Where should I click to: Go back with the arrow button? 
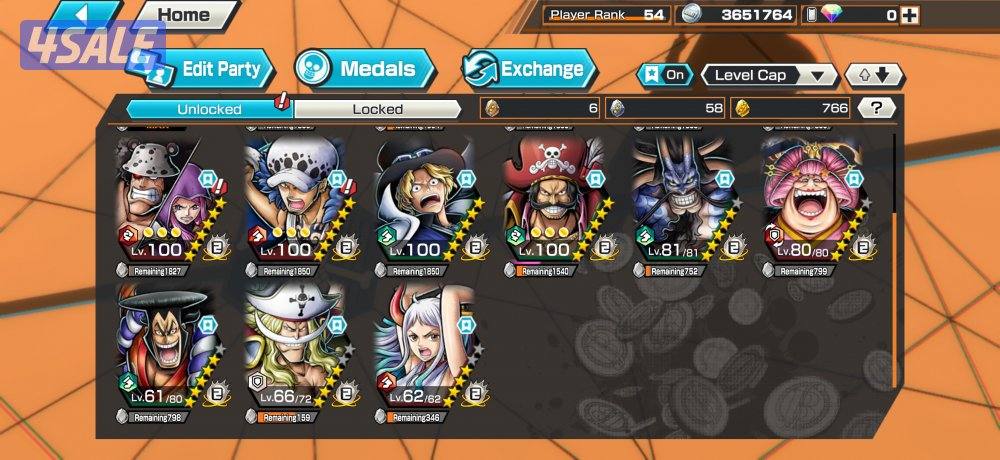point(85,14)
